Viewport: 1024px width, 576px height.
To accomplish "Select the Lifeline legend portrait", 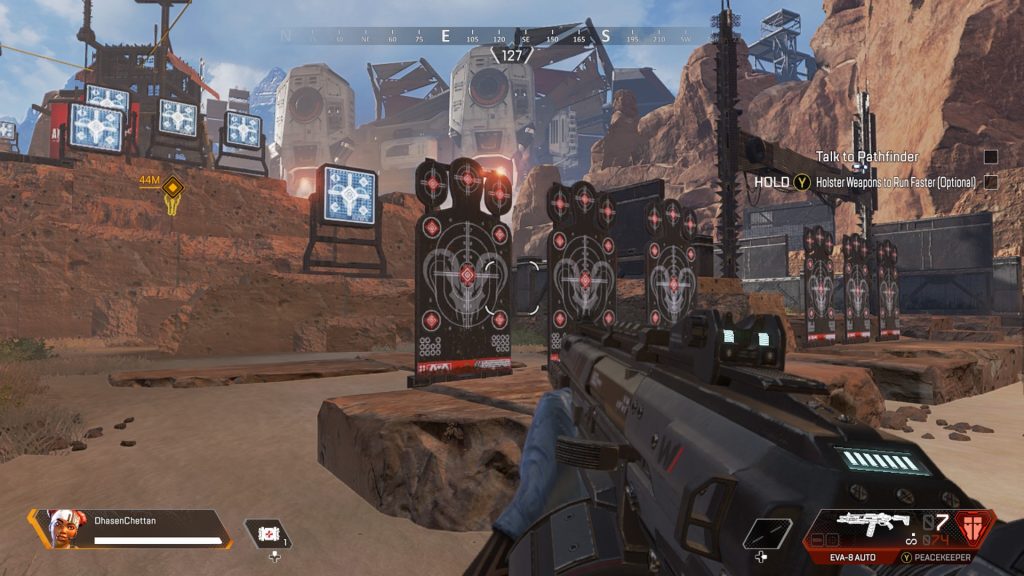I will tap(61, 527).
